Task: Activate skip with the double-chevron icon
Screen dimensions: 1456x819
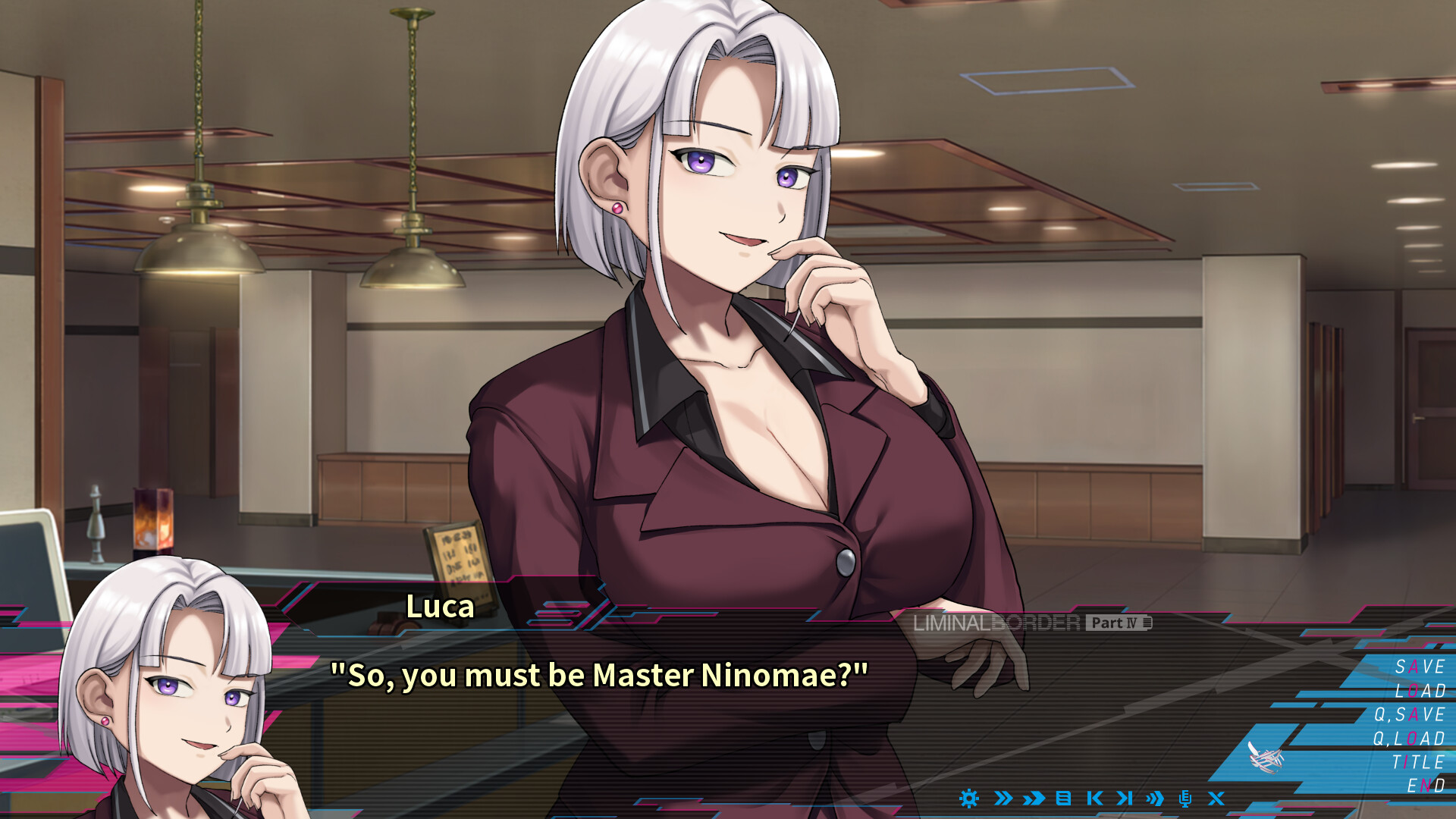Action: click(x=1003, y=799)
